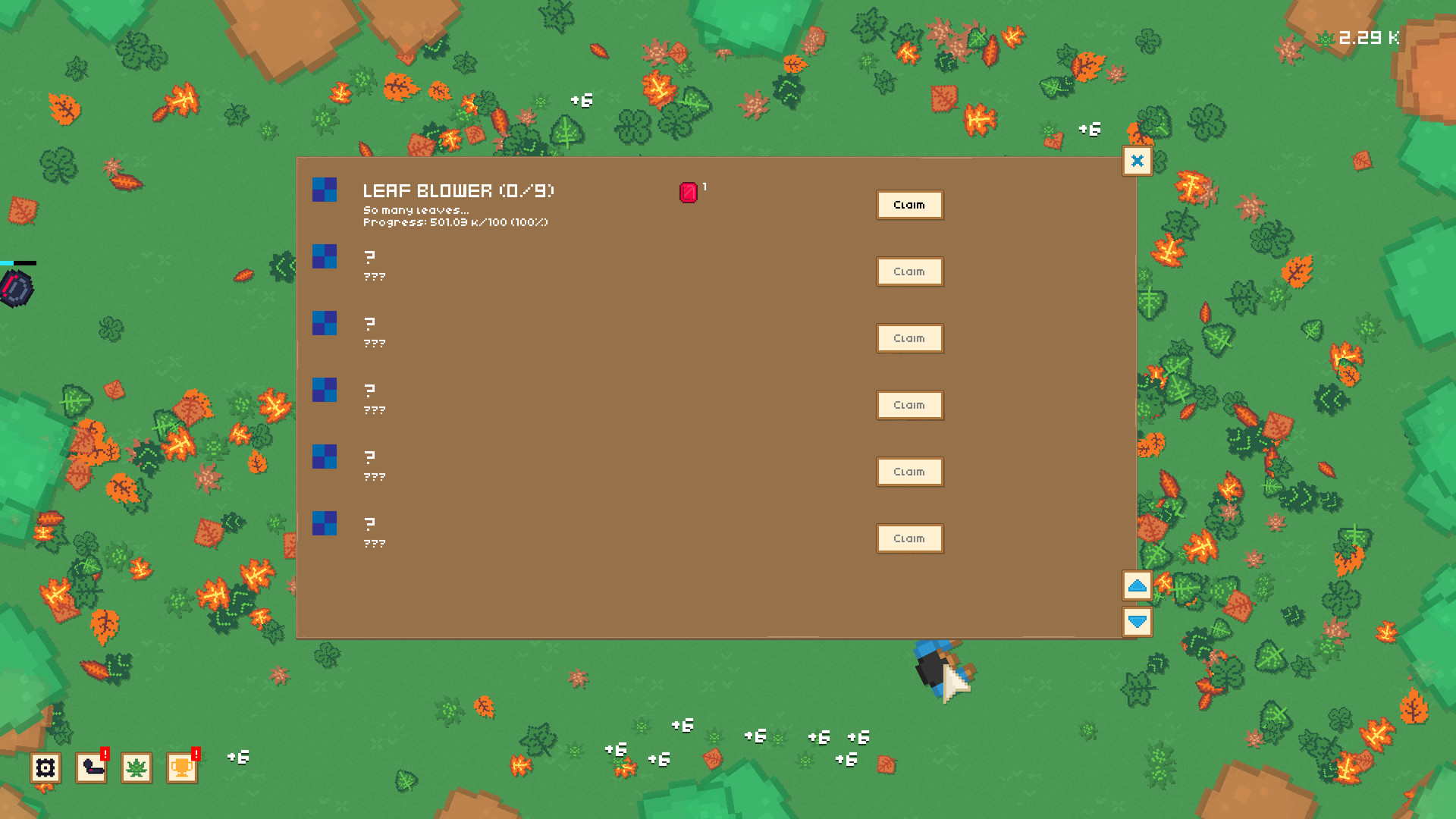Click the first hidden achievement's blue icon

[x=324, y=258]
